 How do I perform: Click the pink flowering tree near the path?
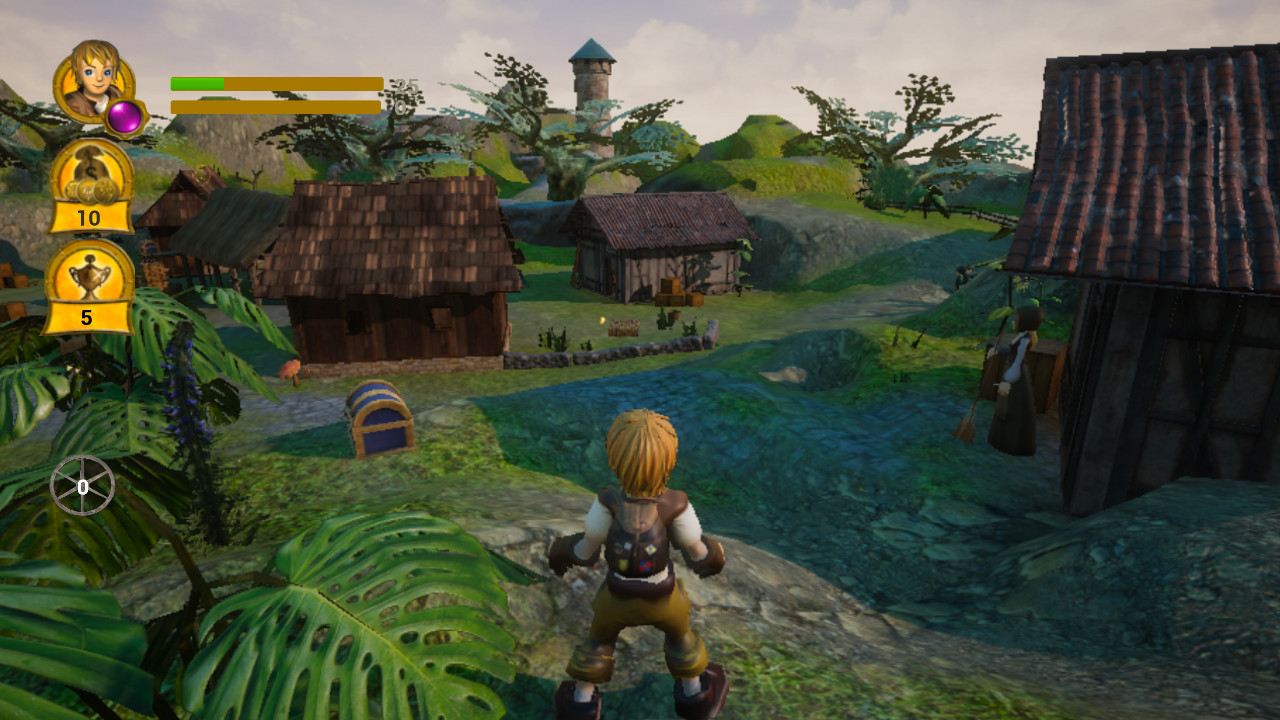point(290,372)
